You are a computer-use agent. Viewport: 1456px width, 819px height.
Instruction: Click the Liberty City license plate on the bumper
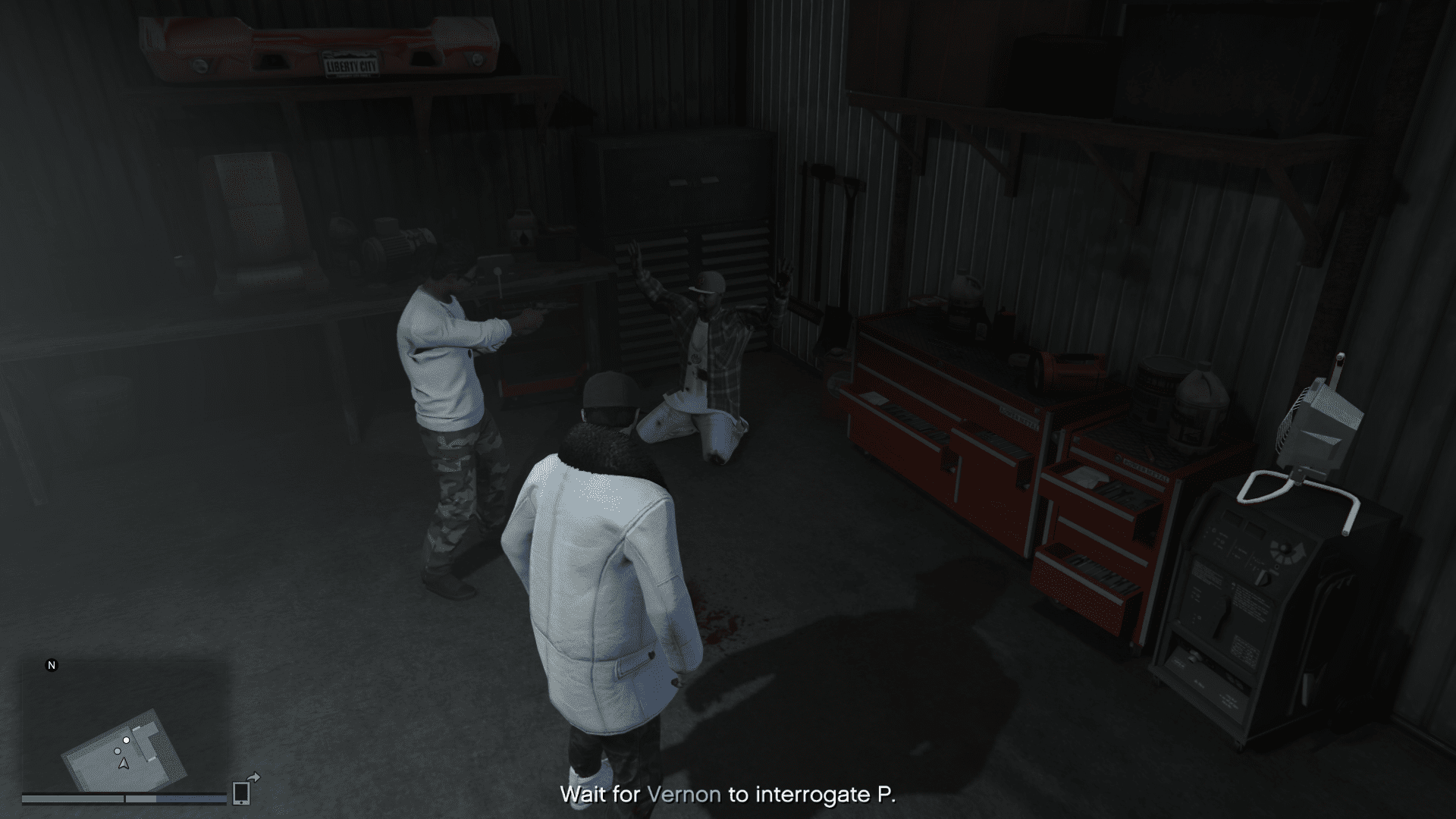click(350, 64)
